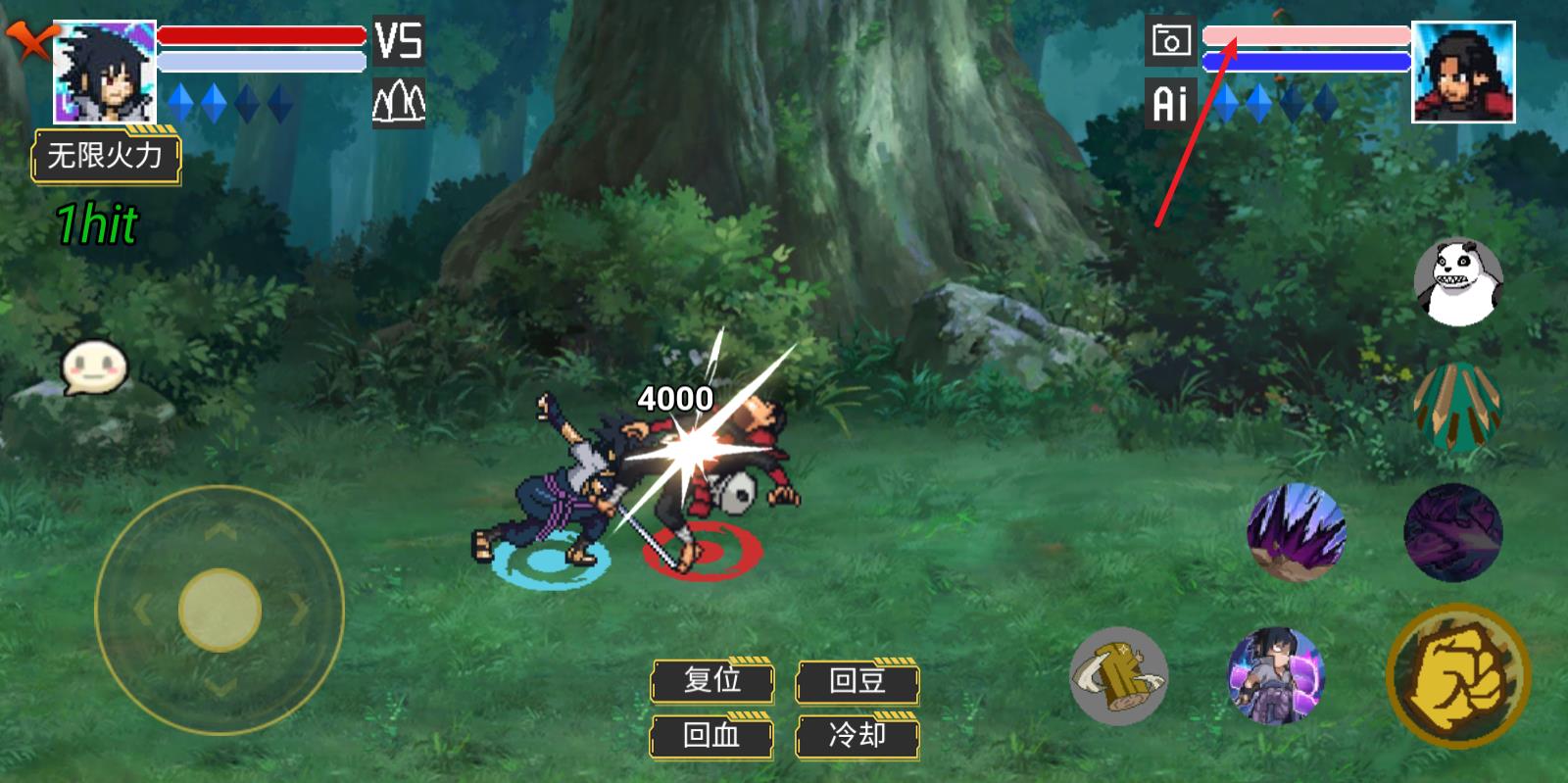
Task: Open the chat emoji bubble
Action: point(94,367)
